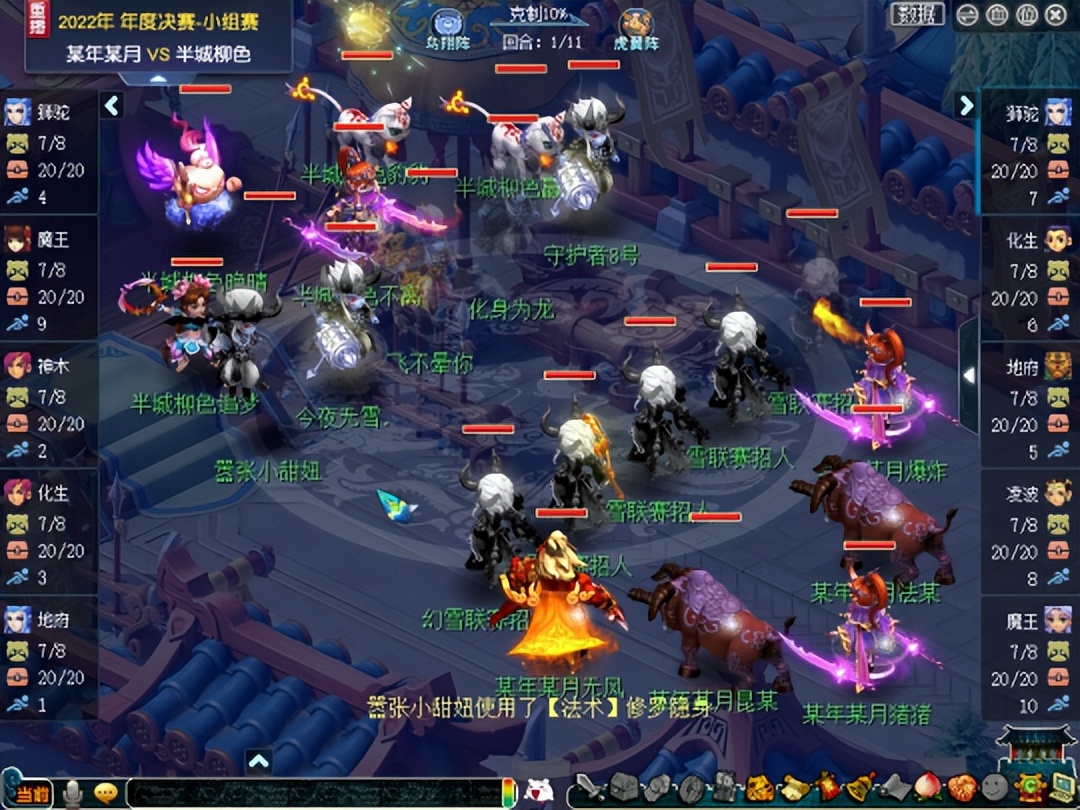Click the golden bell toolbar icon

[859, 789]
